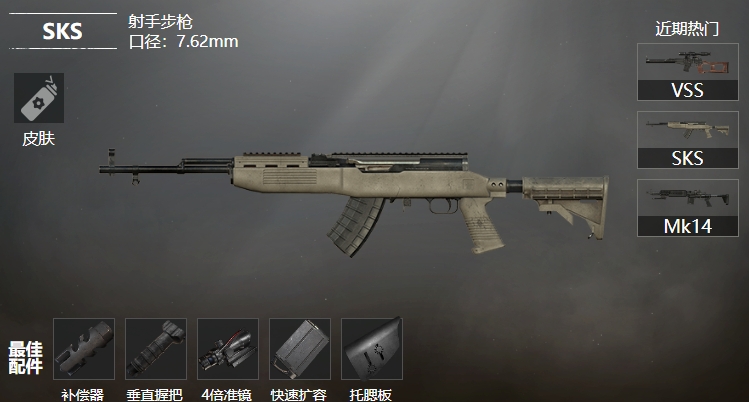Open the 皮肤 skin icon
The width and height of the screenshot is (749, 402).
tap(39, 99)
